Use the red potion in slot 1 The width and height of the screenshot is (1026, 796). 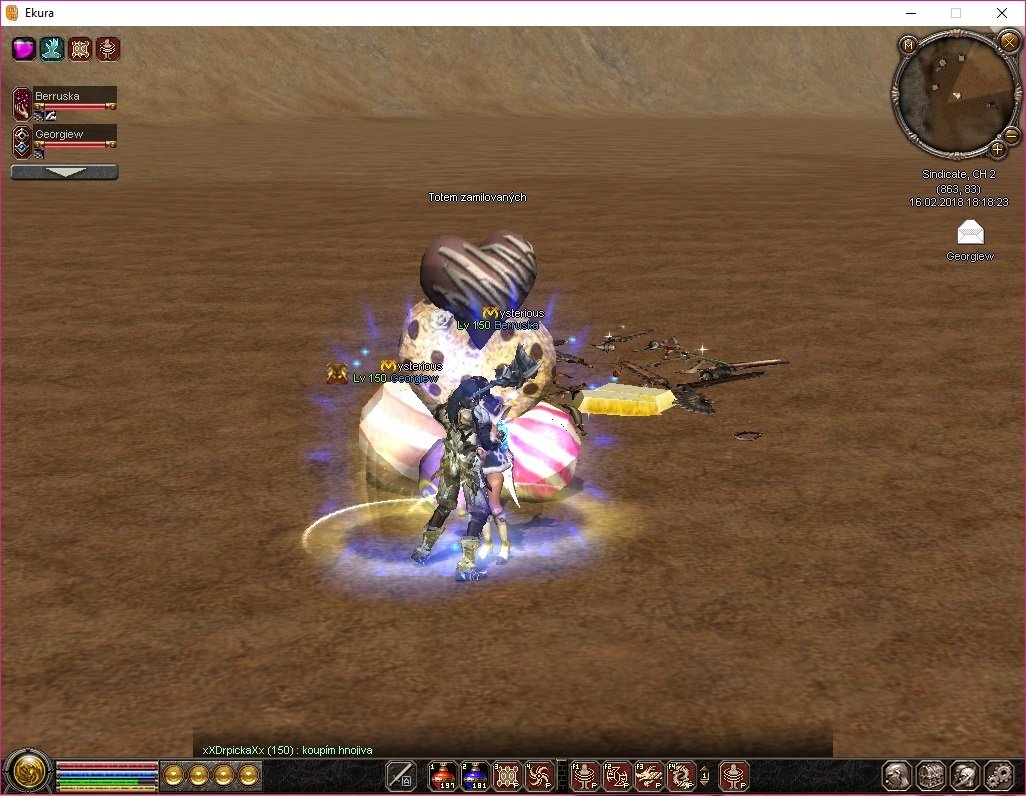[x=443, y=775]
